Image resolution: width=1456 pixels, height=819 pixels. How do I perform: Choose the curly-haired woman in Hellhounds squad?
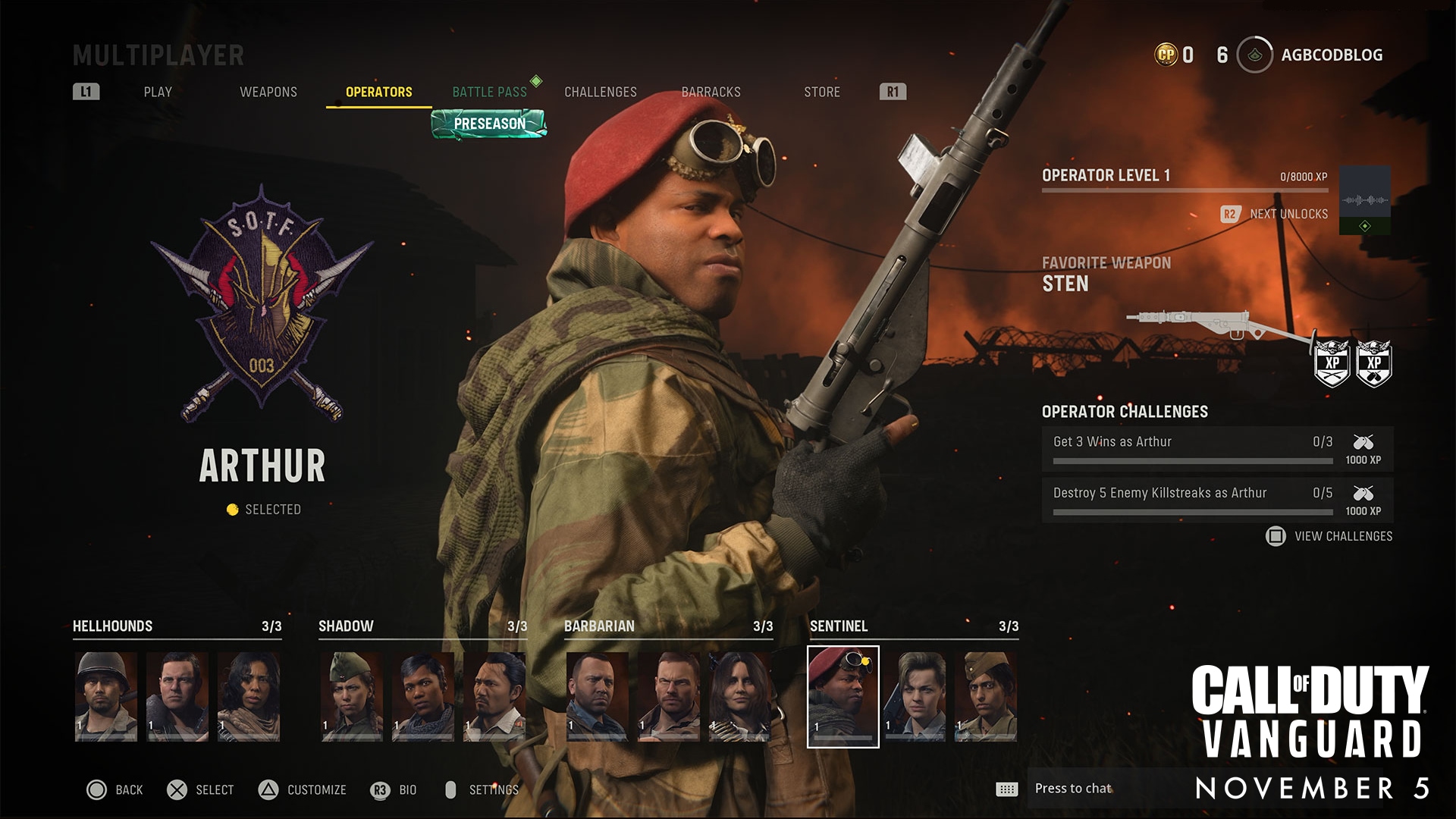click(249, 696)
